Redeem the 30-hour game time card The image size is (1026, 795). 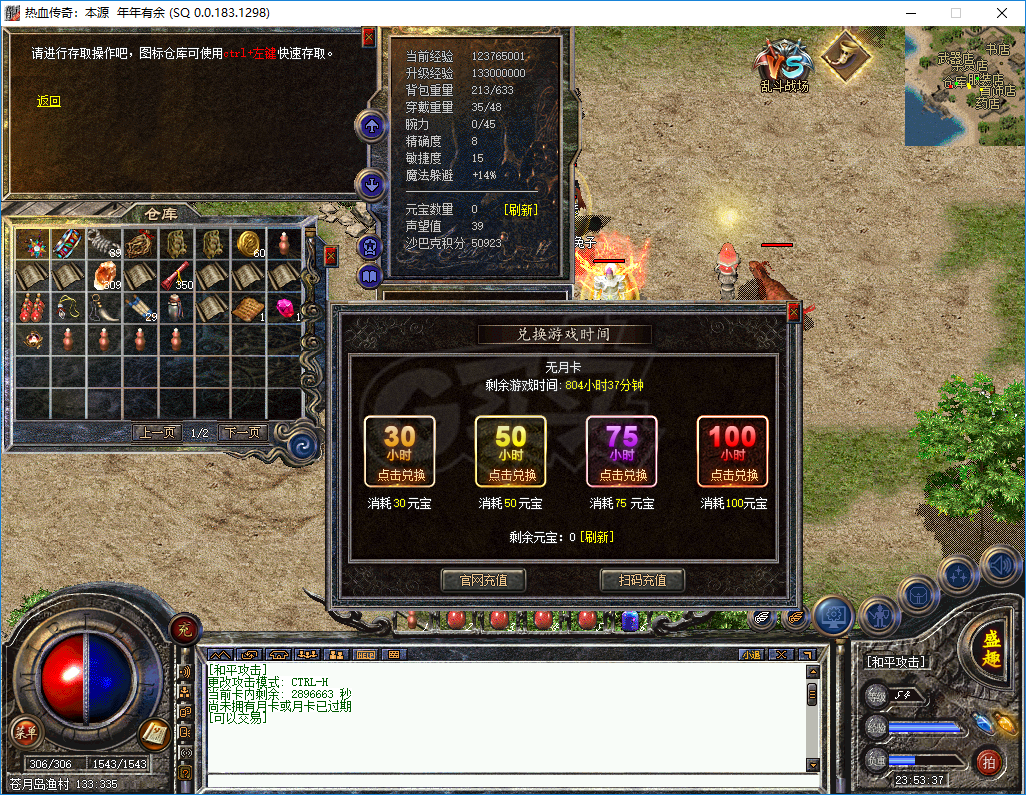point(399,451)
